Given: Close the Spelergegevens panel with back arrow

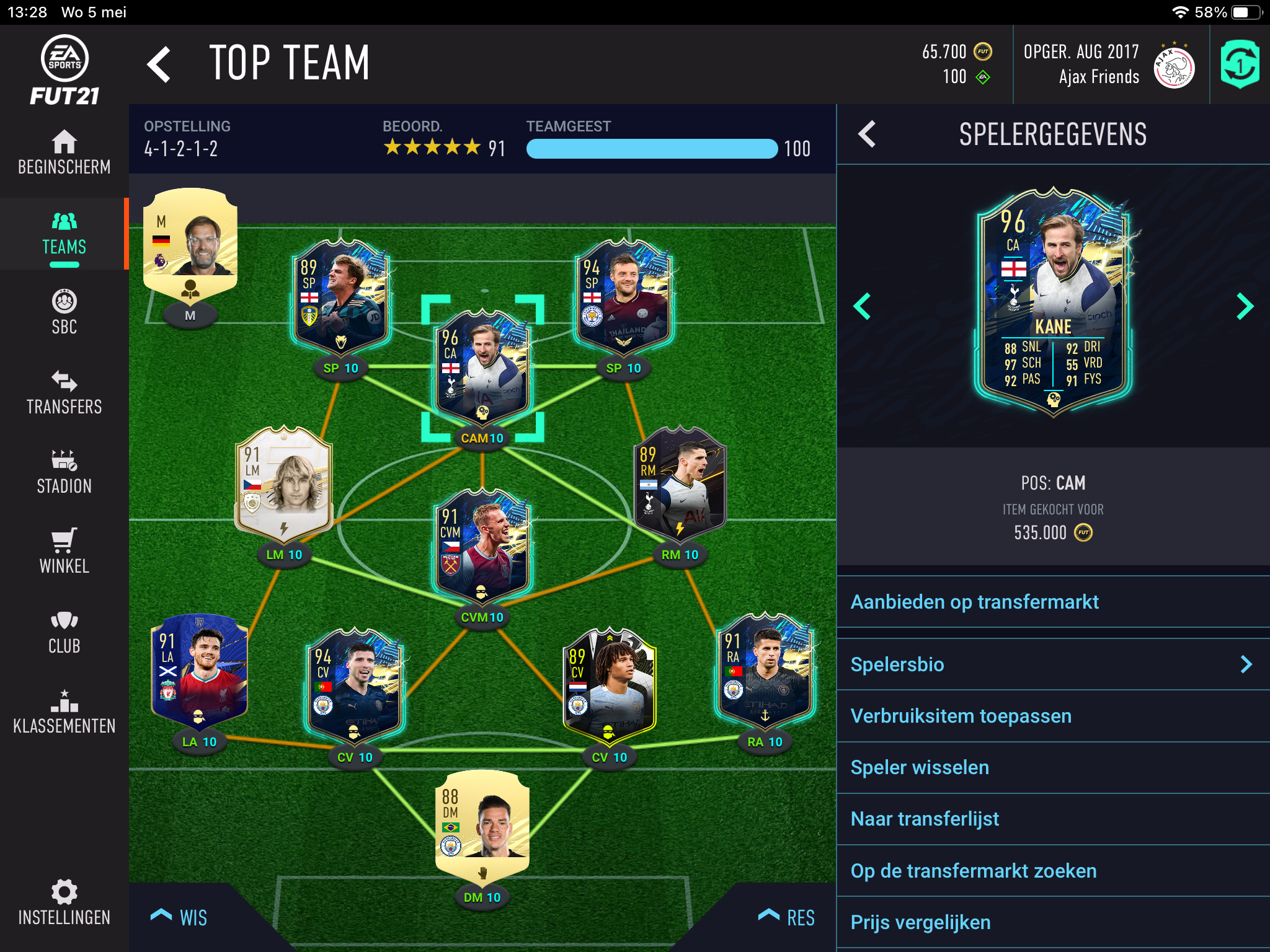Looking at the screenshot, I should [x=867, y=134].
